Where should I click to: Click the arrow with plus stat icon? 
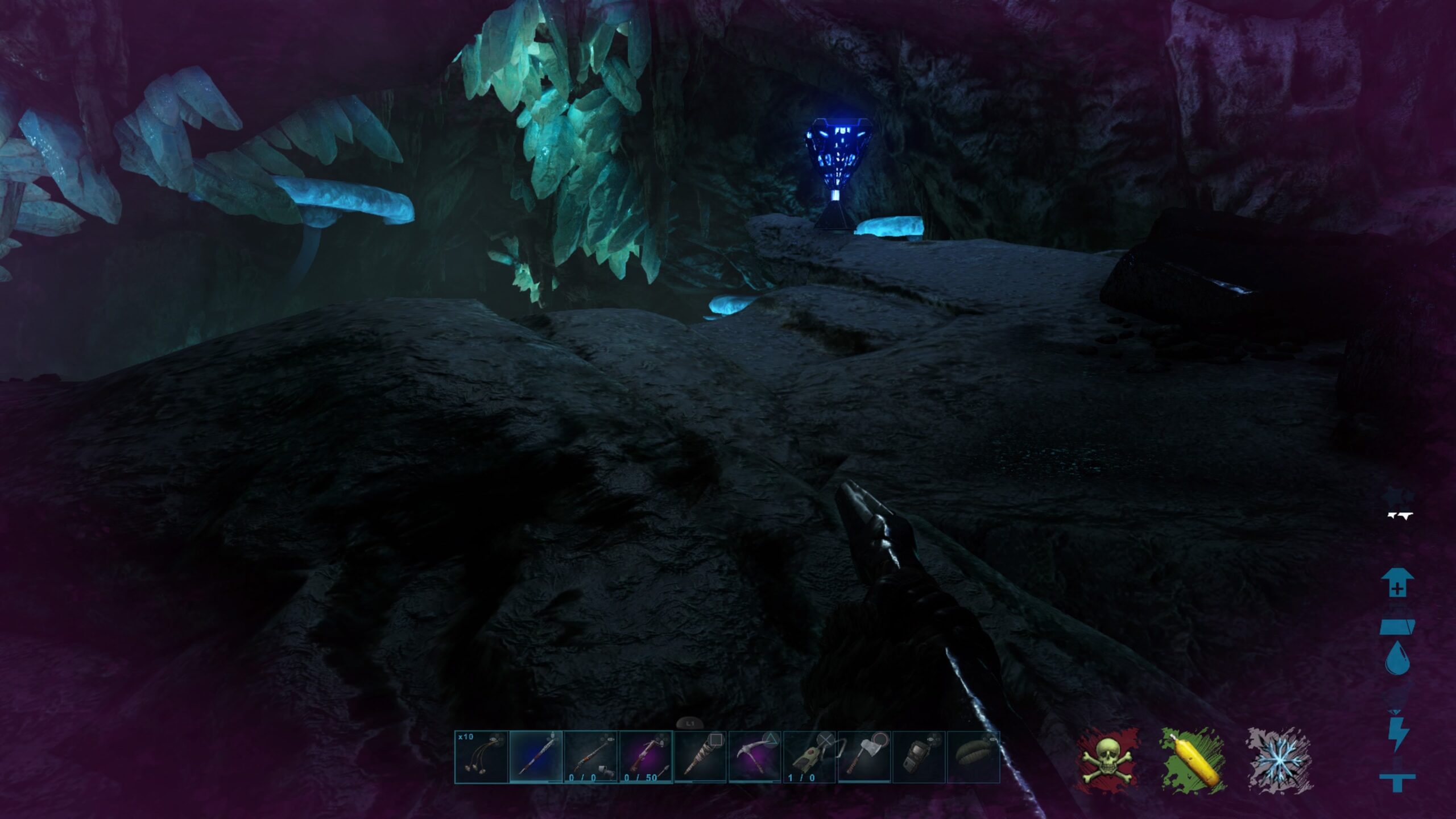click(x=1397, y=583)
